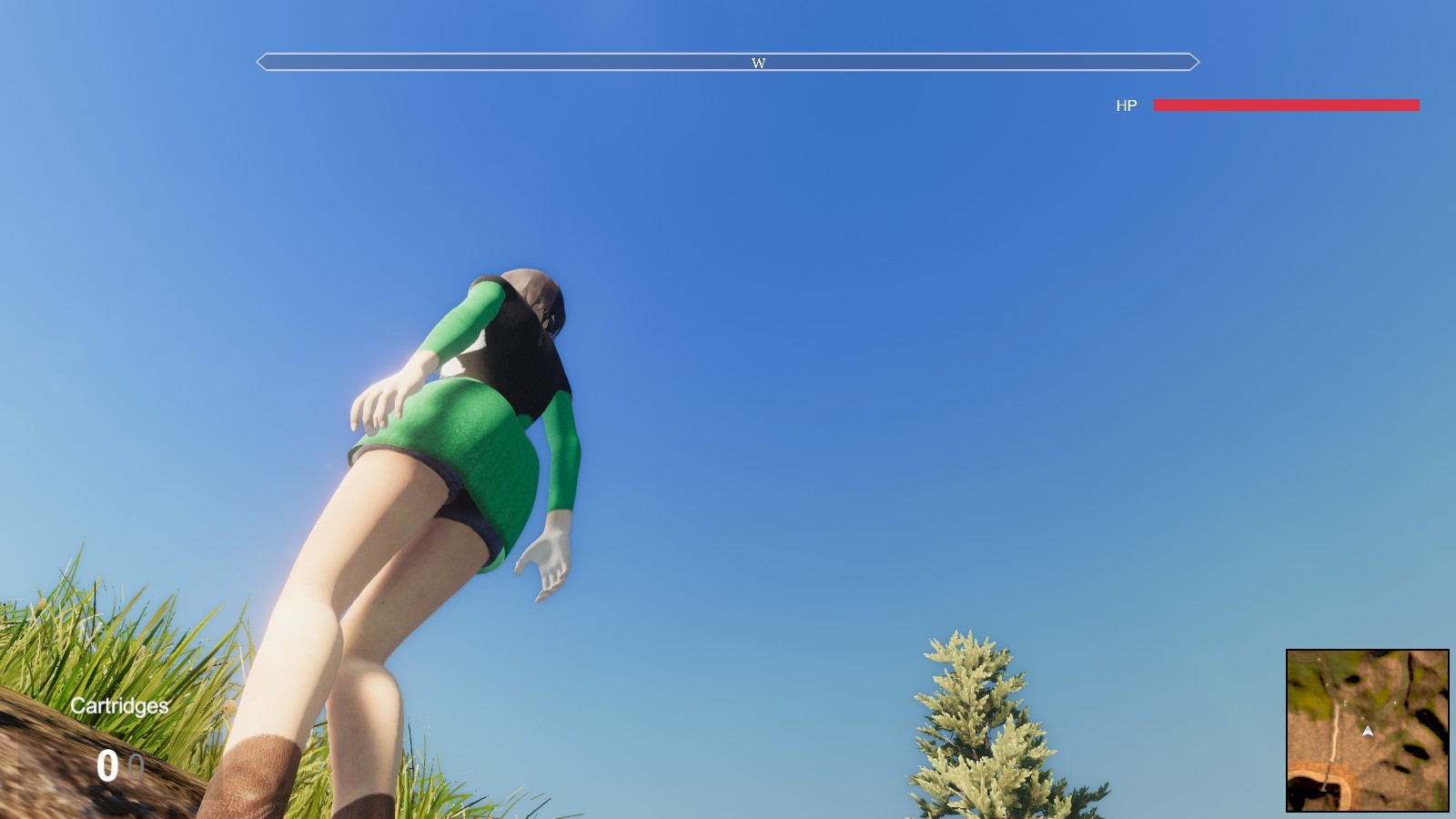Click the gray secondary ammo counter
The height and width of the screenshot is (819, 1456).
[135, 764]
